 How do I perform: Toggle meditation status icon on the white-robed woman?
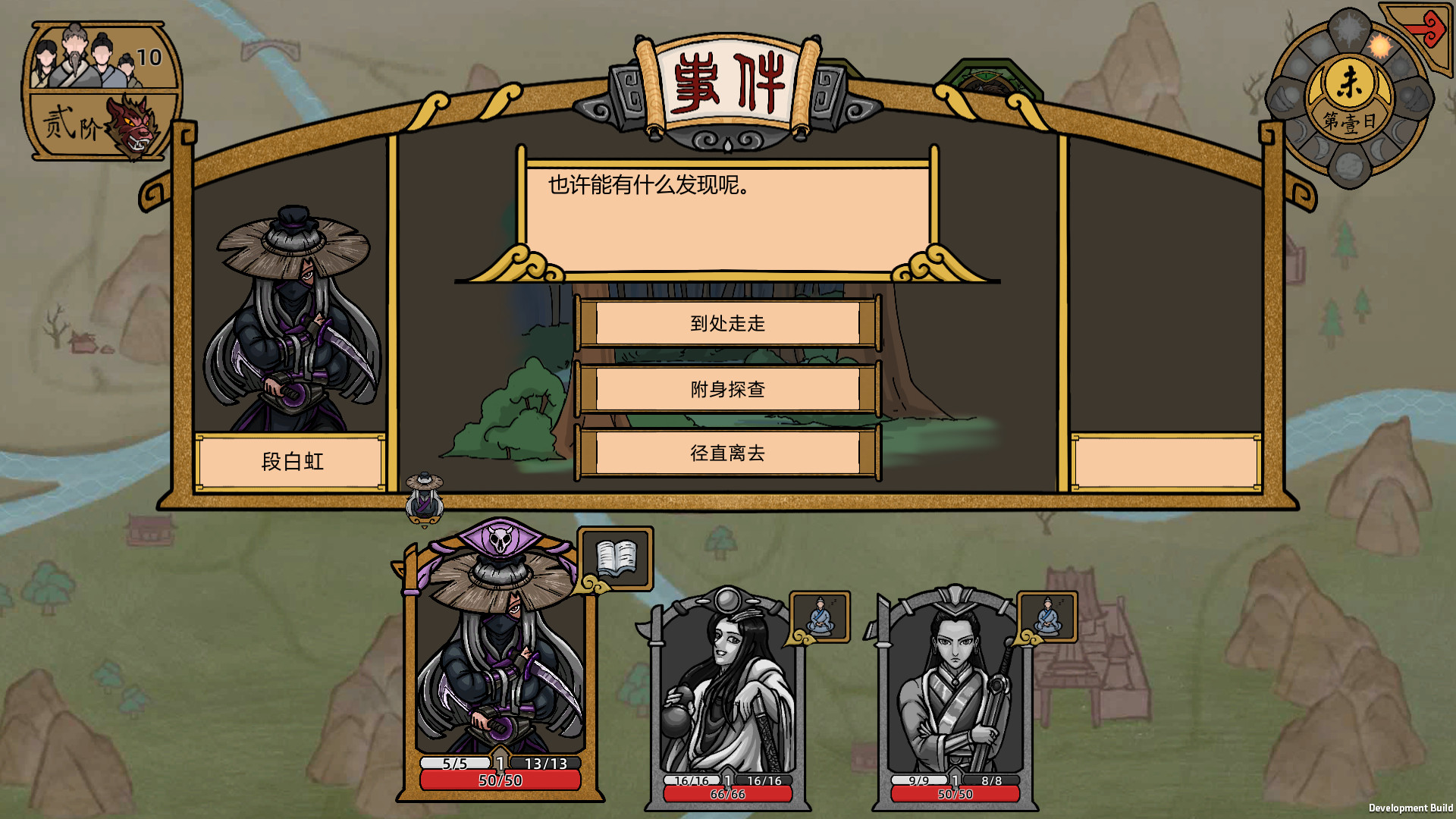click(819, 616)
